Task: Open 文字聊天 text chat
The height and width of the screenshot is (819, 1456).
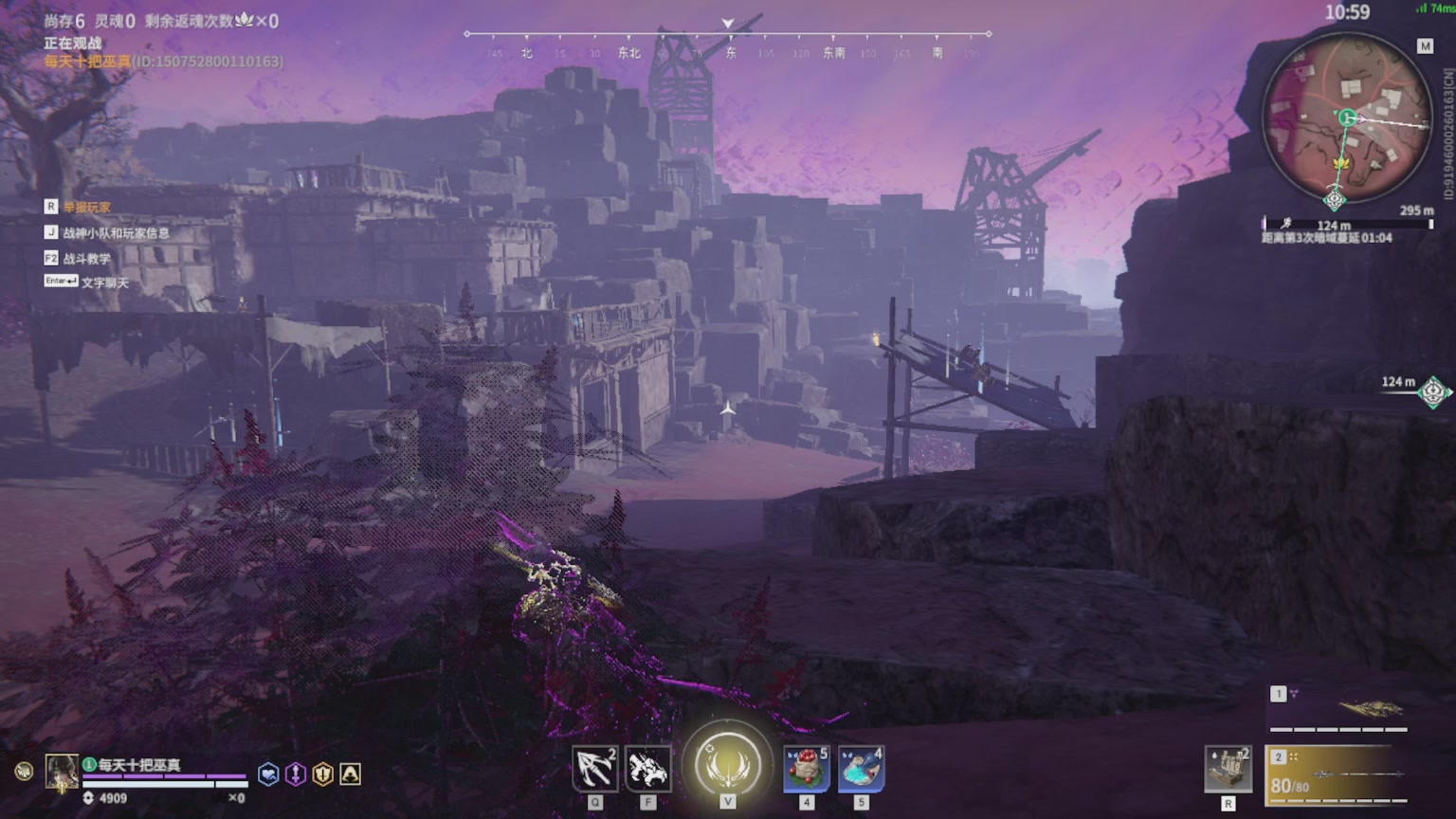Action: [104, 282]
